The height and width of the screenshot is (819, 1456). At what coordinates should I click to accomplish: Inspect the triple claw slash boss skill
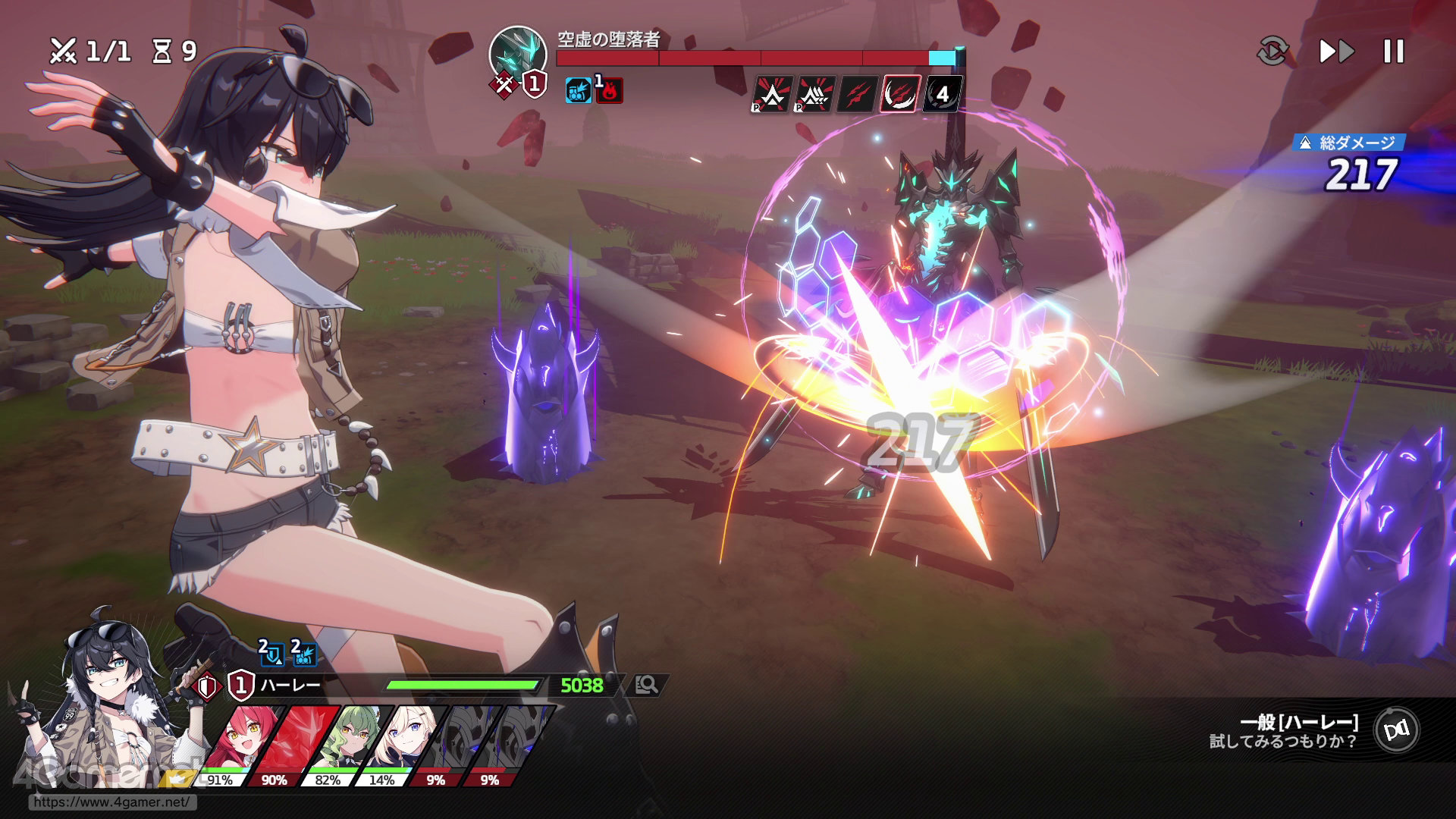tap(856, 94)
